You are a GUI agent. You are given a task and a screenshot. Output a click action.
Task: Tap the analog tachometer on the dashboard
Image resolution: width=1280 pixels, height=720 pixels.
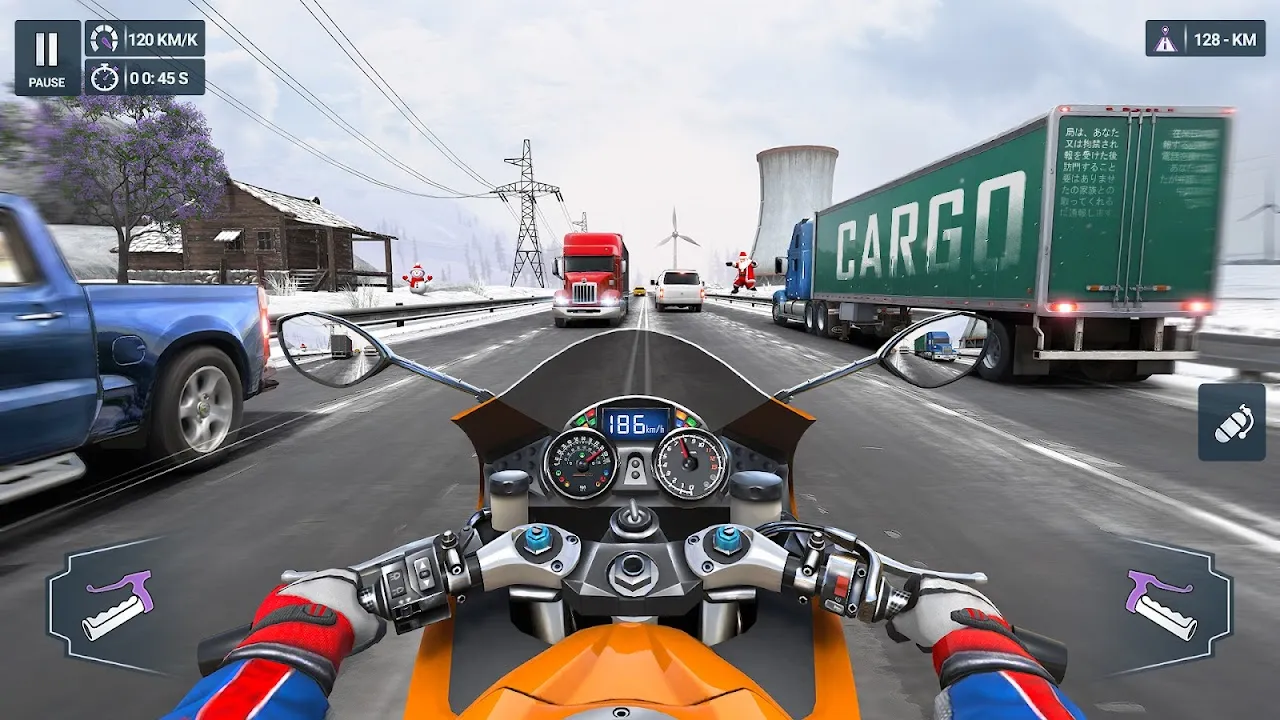click(x=686, y=465)
